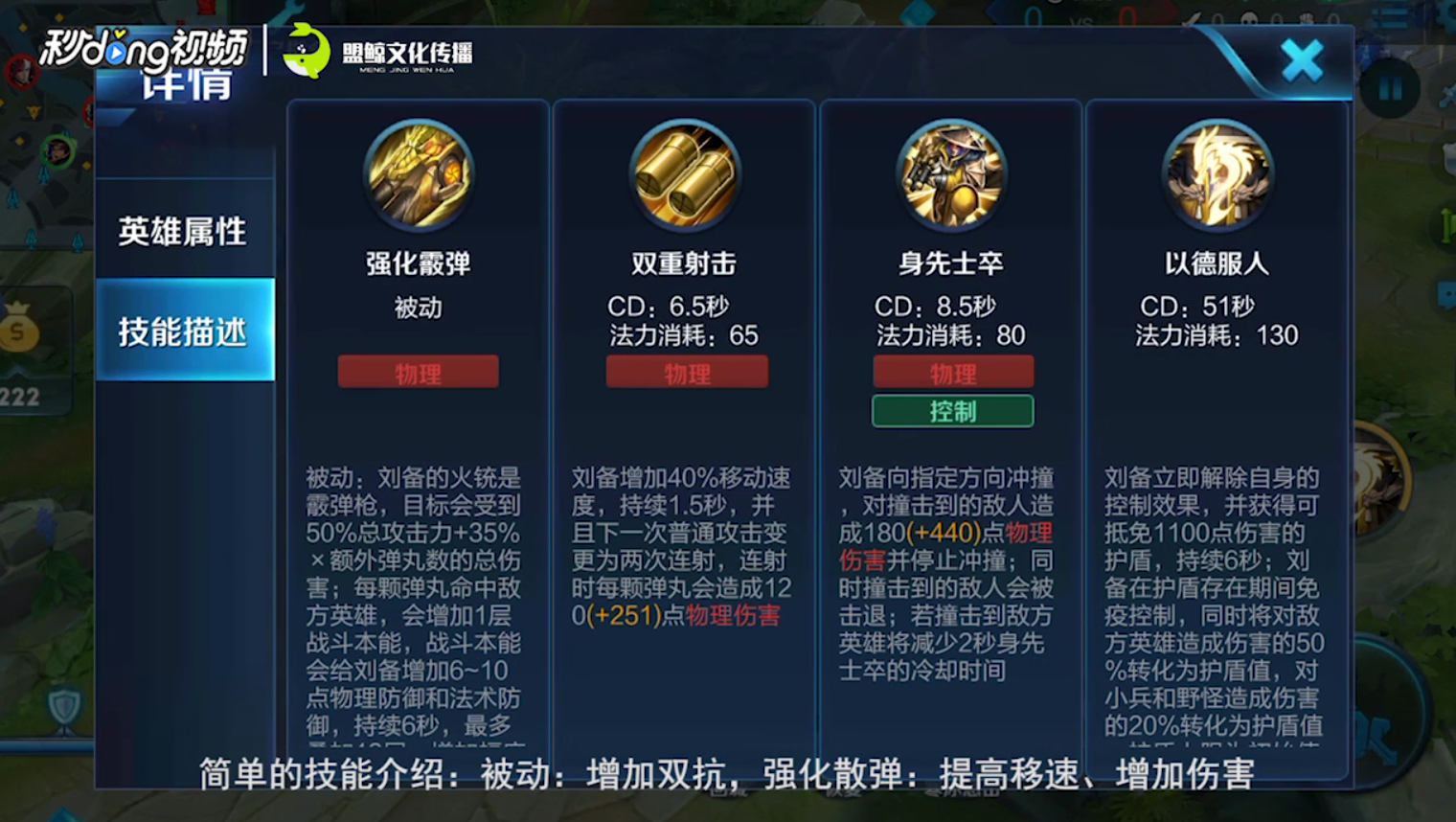Select the 以德服人 ultimate skill icon
The image size is (1456, 822).
pyautogui.click(x=1217, y=175)
